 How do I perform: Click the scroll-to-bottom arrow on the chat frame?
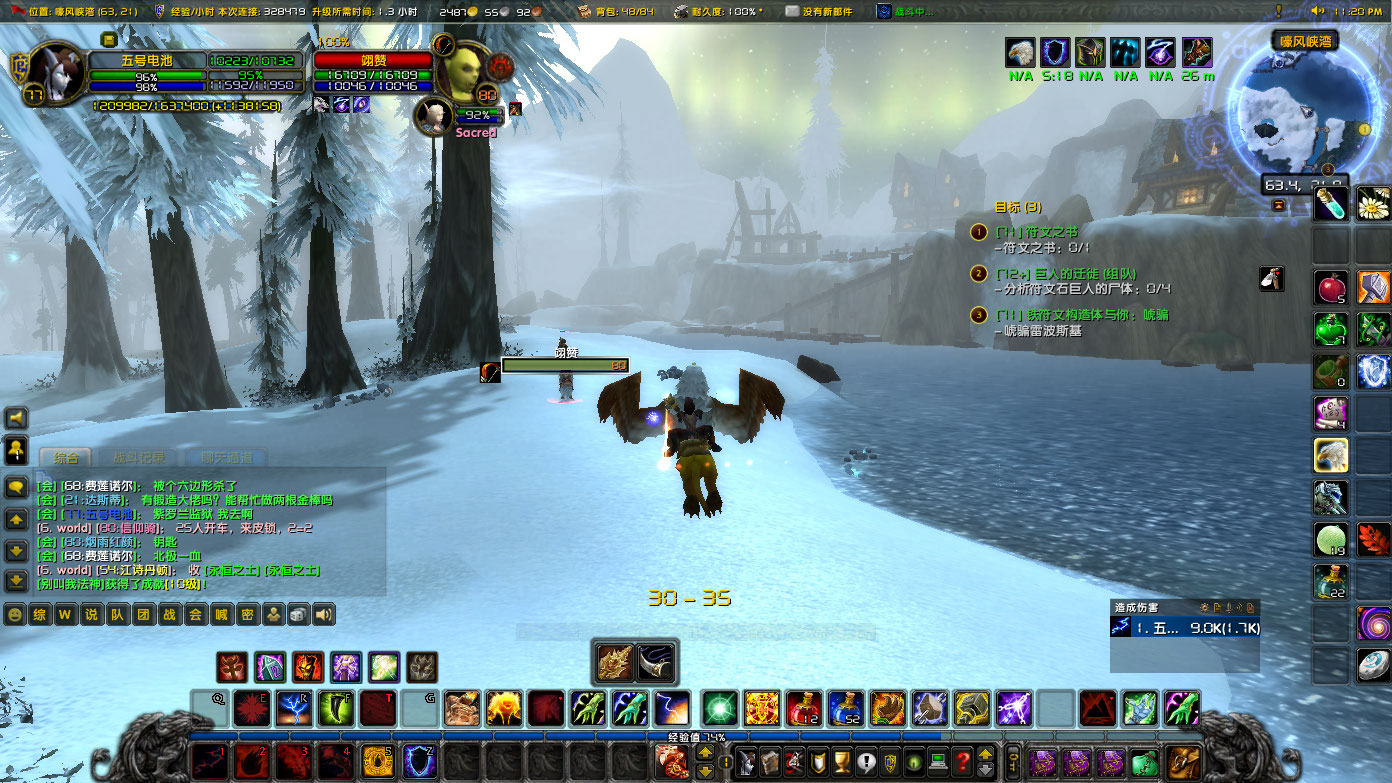15,580
